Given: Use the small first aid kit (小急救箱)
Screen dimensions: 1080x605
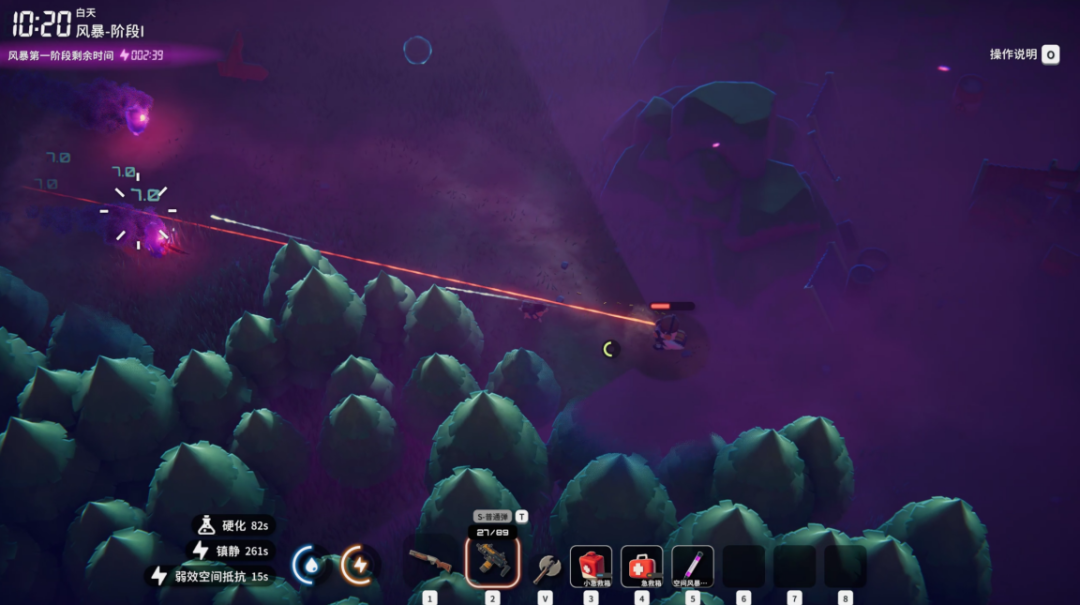Looking at the screenshot, I should pos(591,566).
